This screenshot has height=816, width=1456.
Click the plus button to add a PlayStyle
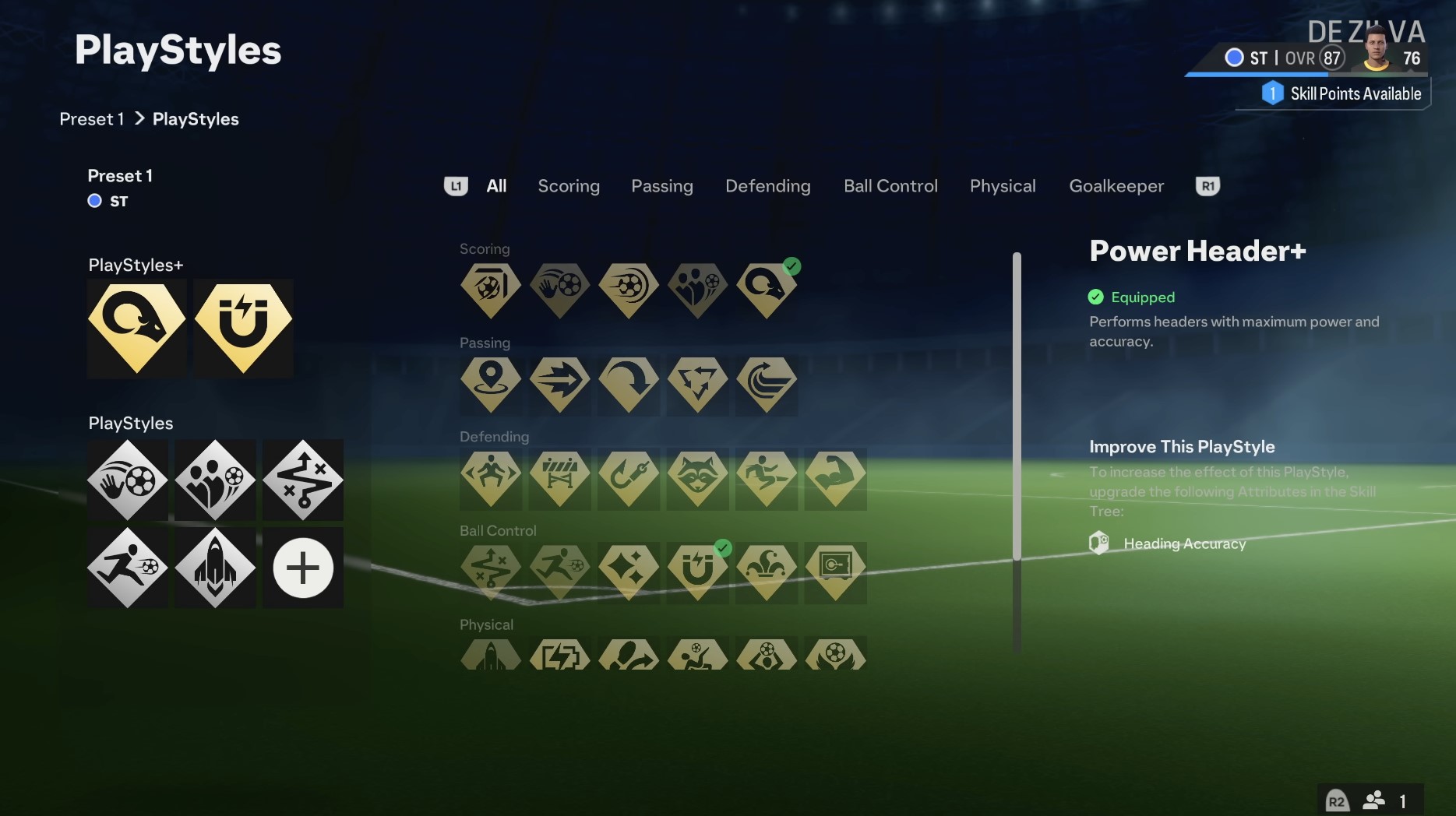[303, 568]
